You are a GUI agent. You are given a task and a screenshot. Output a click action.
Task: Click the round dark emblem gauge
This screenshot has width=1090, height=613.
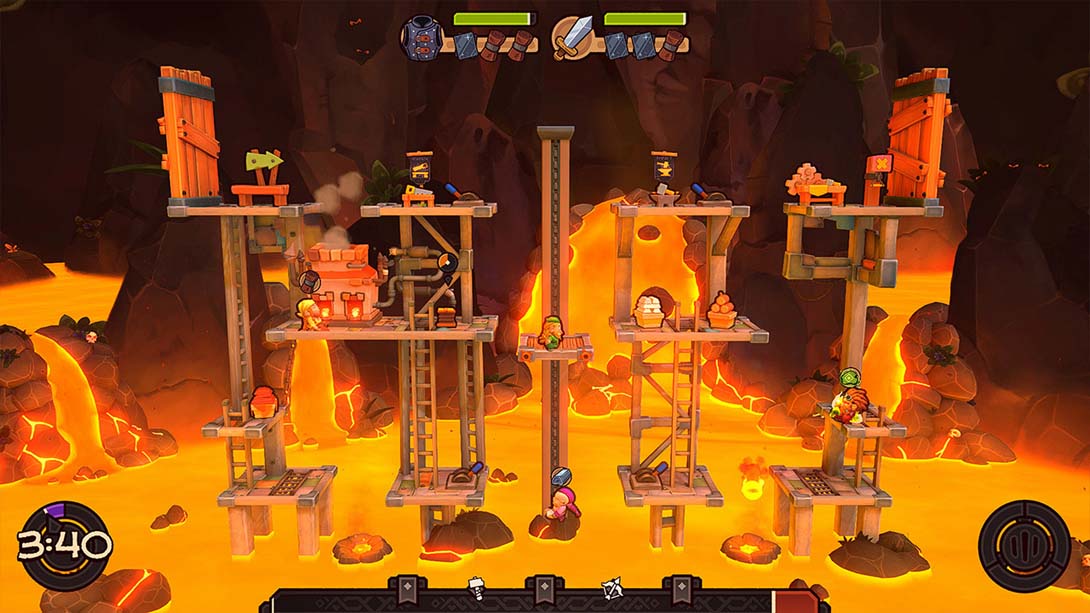pos(1024,546)
